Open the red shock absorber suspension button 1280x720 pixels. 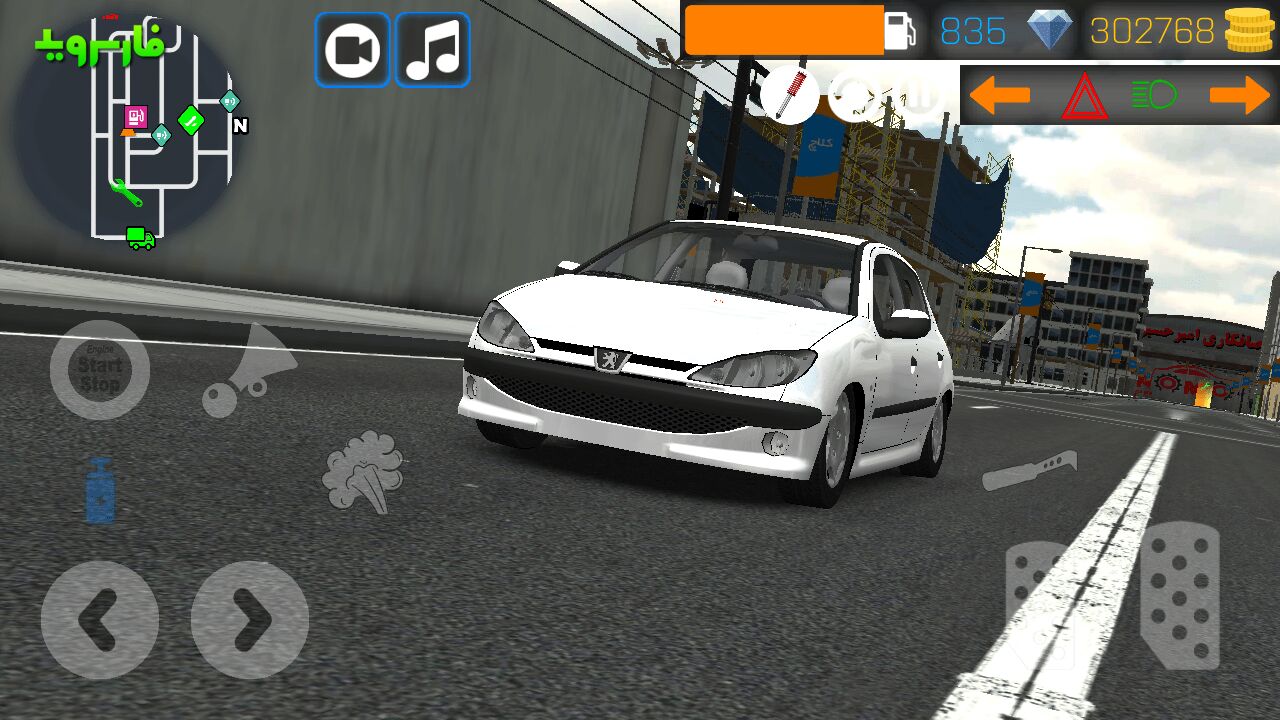[789, 96]
